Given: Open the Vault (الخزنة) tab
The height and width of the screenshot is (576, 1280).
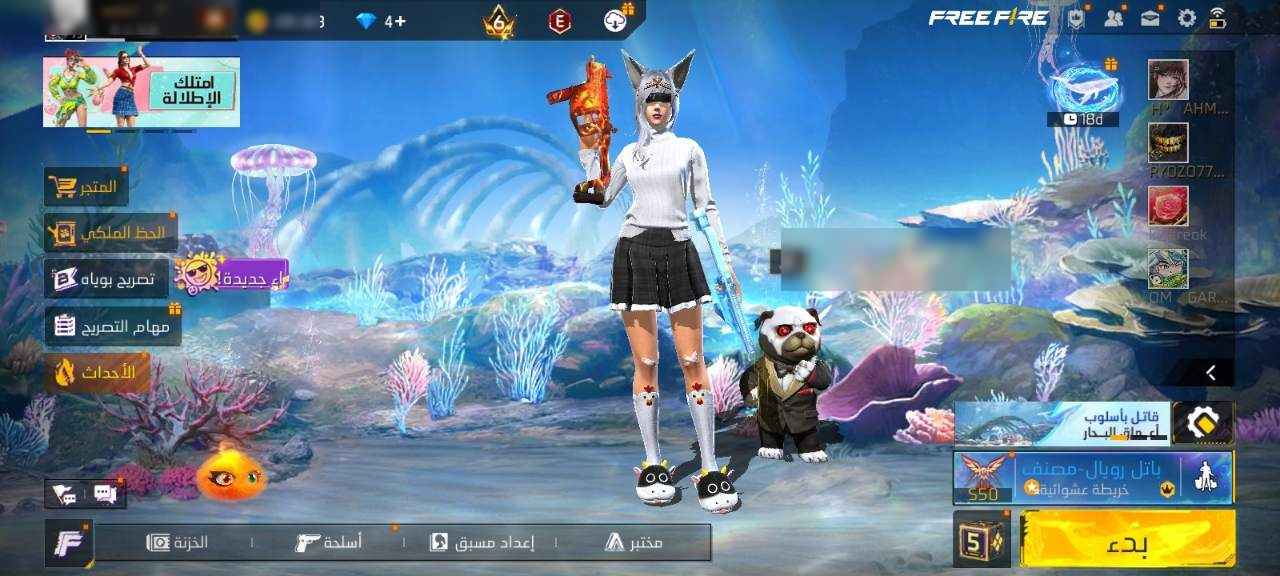Looking at the screenshot, I should click(178, 542).
